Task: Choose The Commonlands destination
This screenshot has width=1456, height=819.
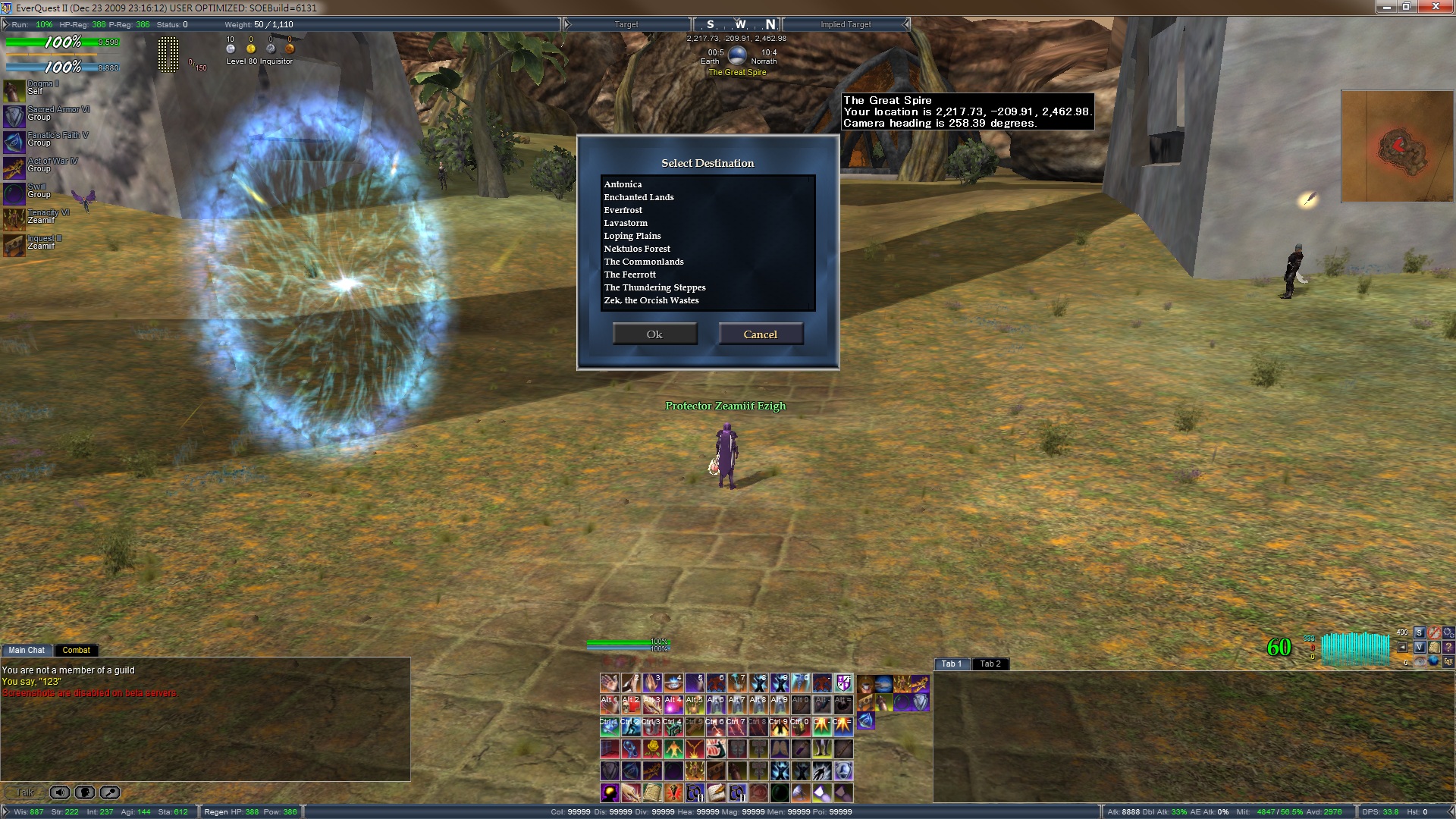Action: coord(644,262)
